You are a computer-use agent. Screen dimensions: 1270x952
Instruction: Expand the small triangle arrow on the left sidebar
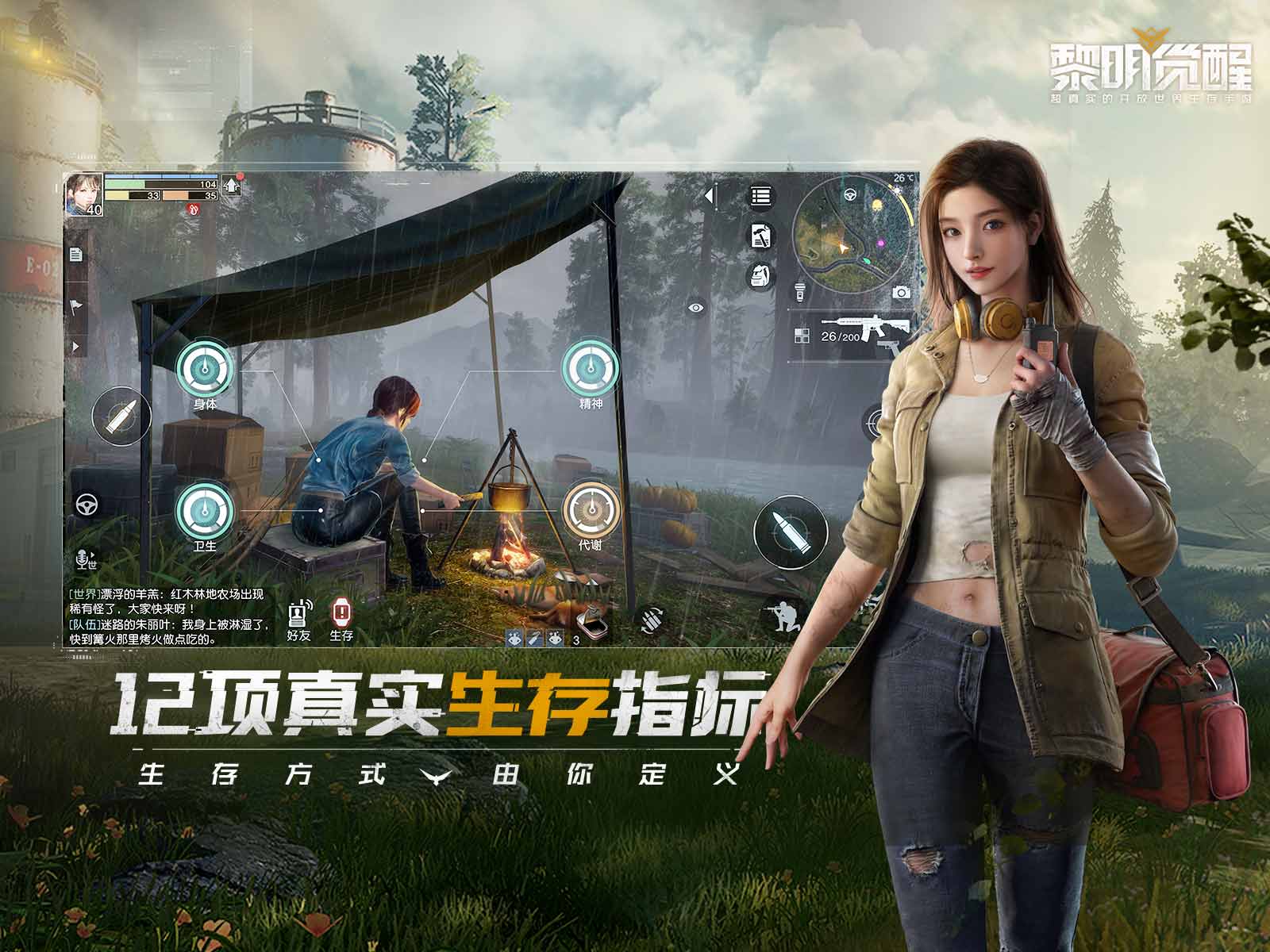[77, 344]
